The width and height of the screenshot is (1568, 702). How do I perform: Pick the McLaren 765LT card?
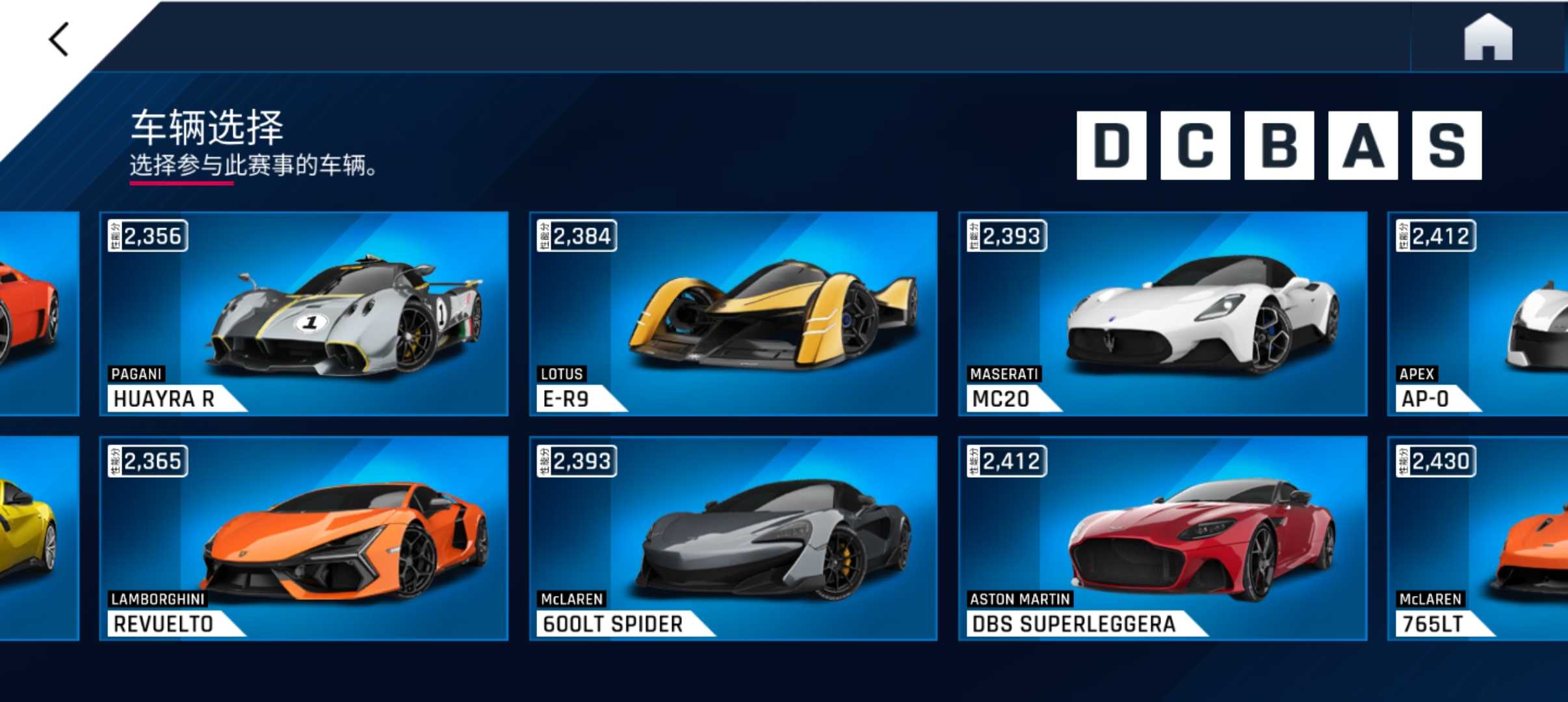[x=1477, y=538]
